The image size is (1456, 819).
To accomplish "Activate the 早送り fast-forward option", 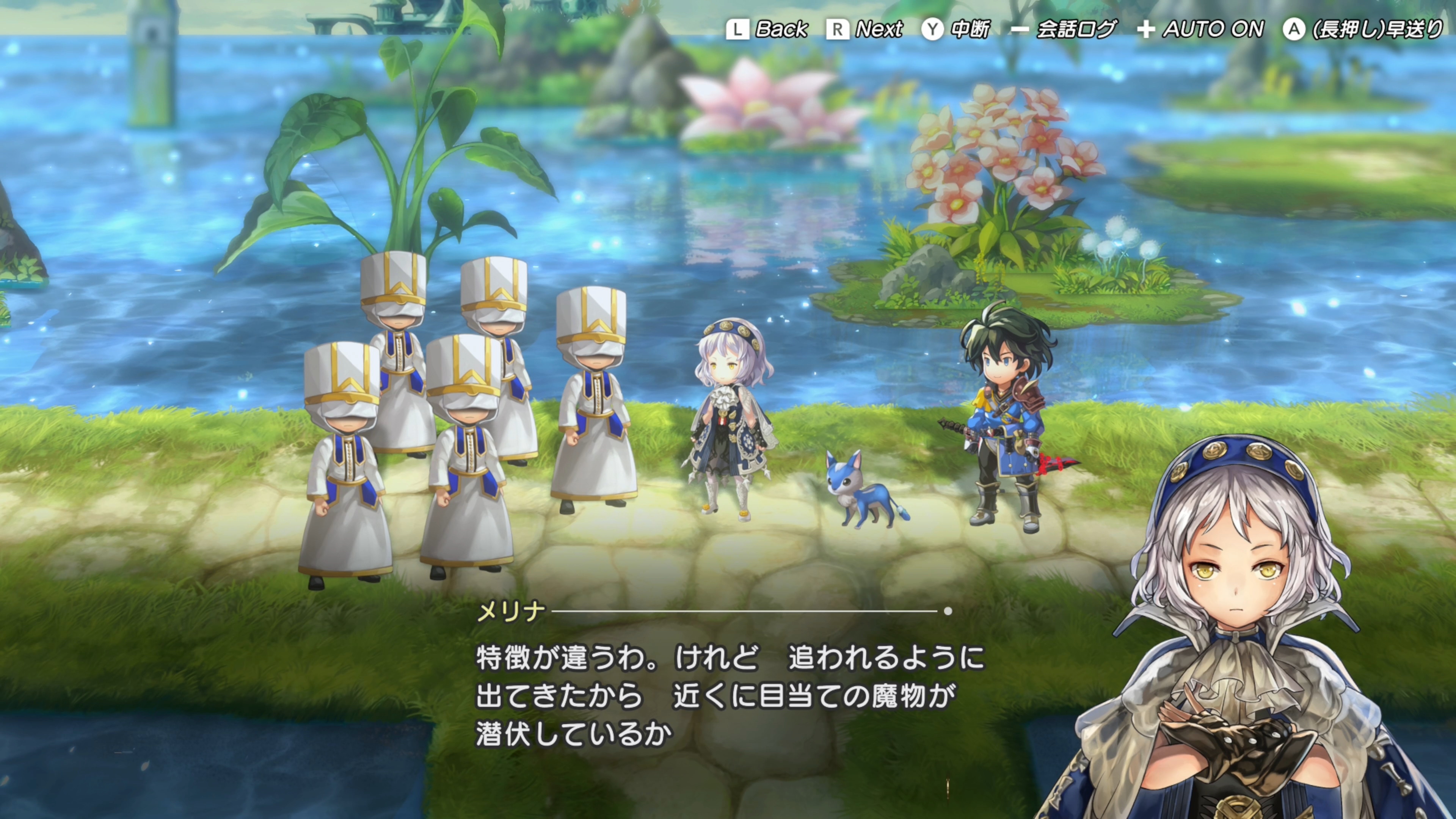I will (x=1362, y=30).
